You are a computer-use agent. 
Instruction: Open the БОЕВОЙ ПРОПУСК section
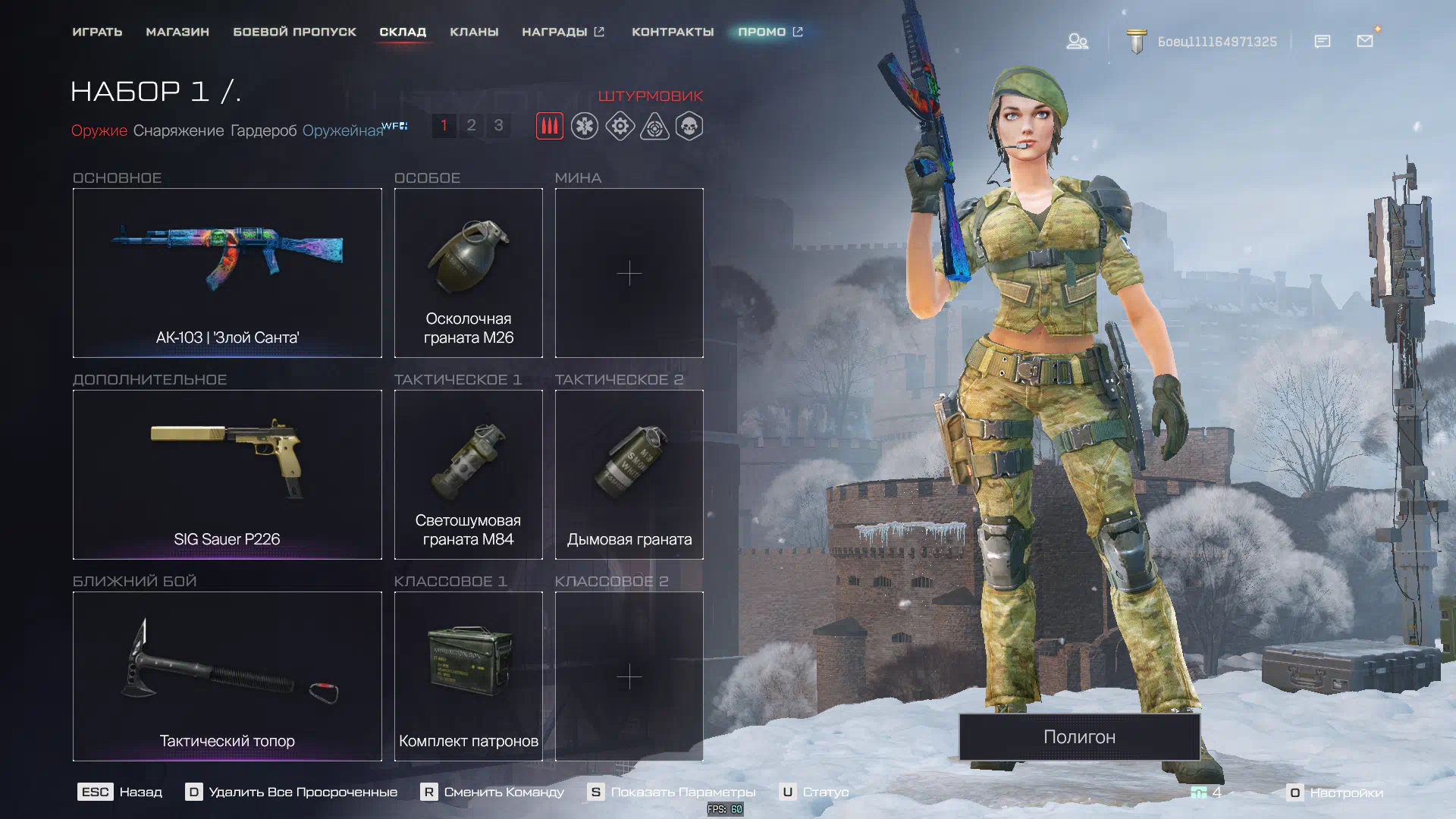(x=294, y=32)
